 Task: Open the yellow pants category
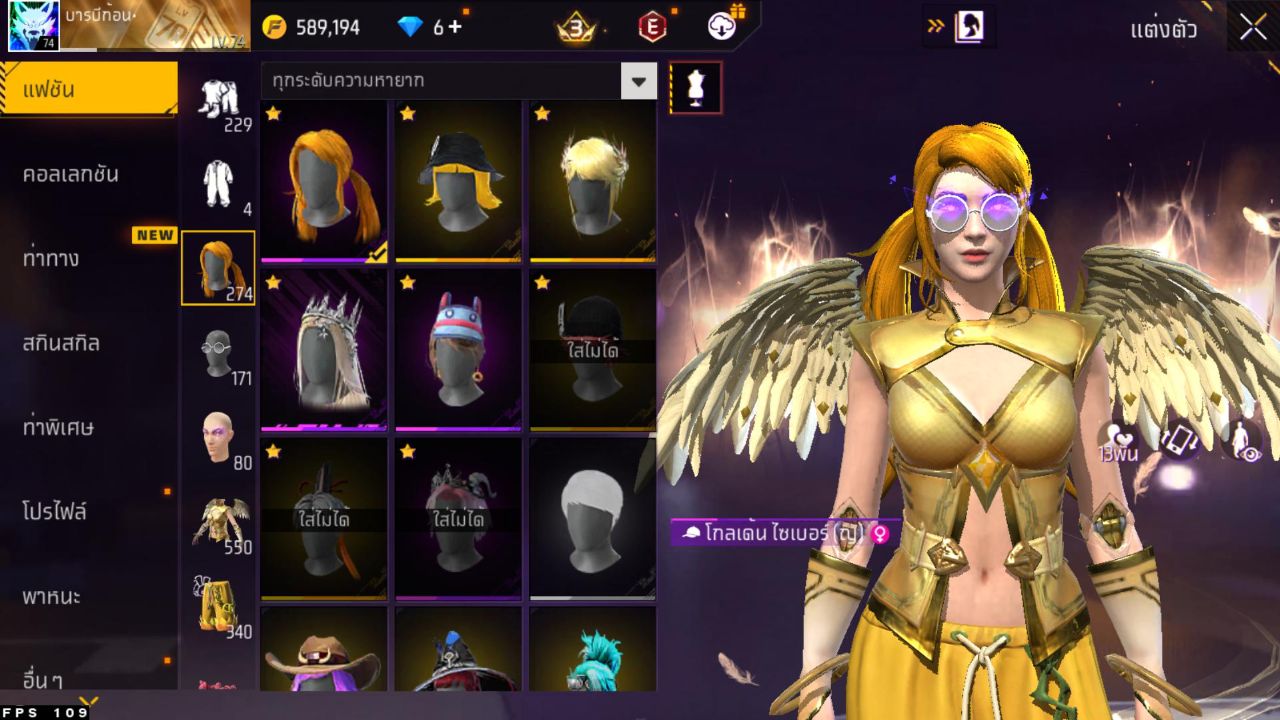click(x=218, y=606)
